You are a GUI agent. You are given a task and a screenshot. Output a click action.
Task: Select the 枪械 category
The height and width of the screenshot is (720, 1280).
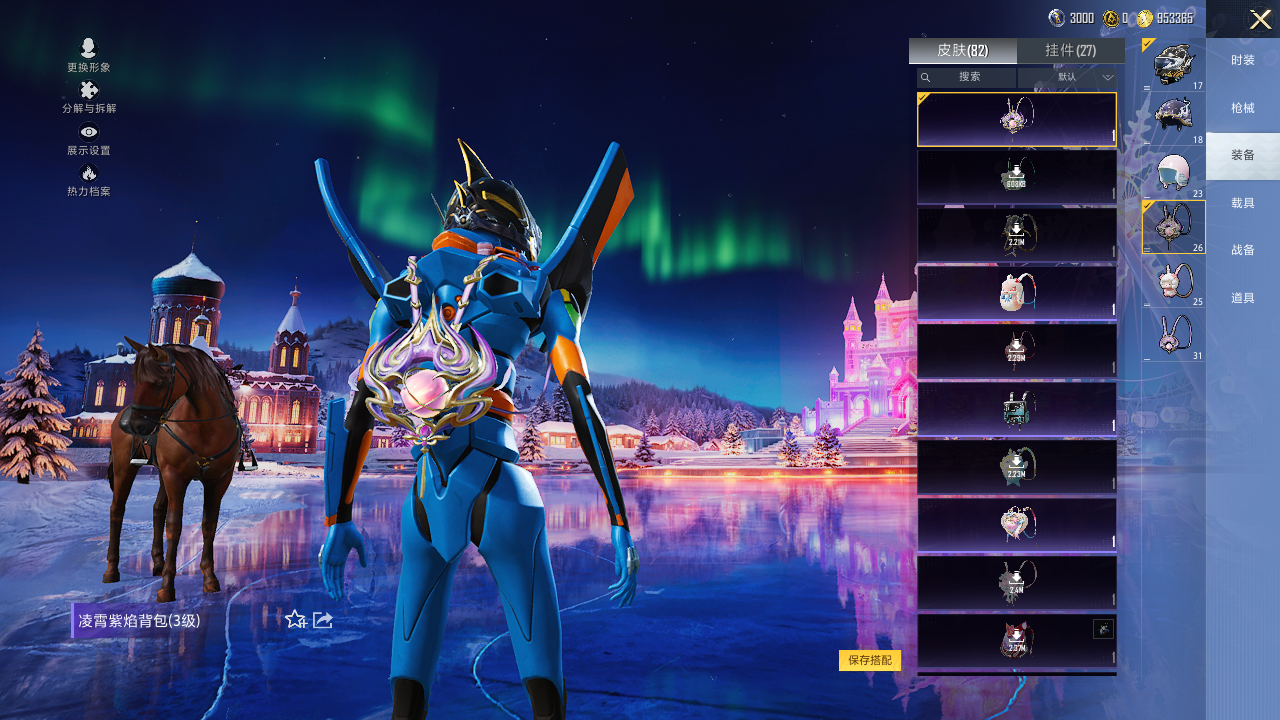[x=1243, y=108]
